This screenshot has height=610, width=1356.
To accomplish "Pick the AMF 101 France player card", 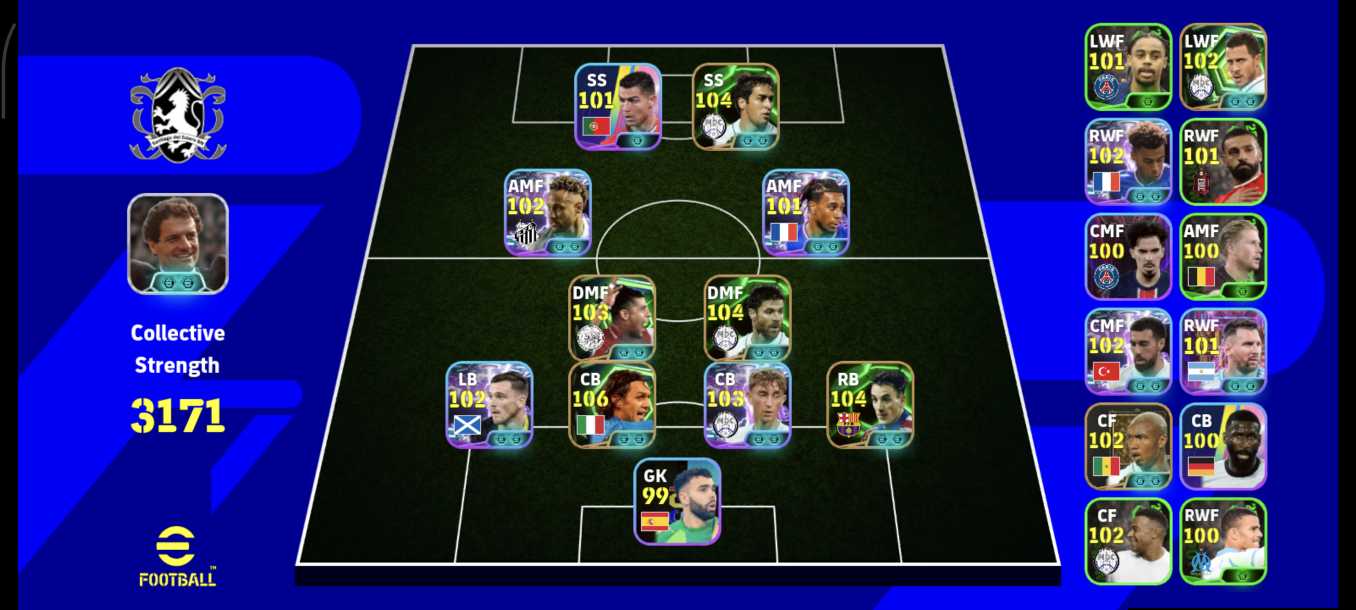I will point(806,212).
